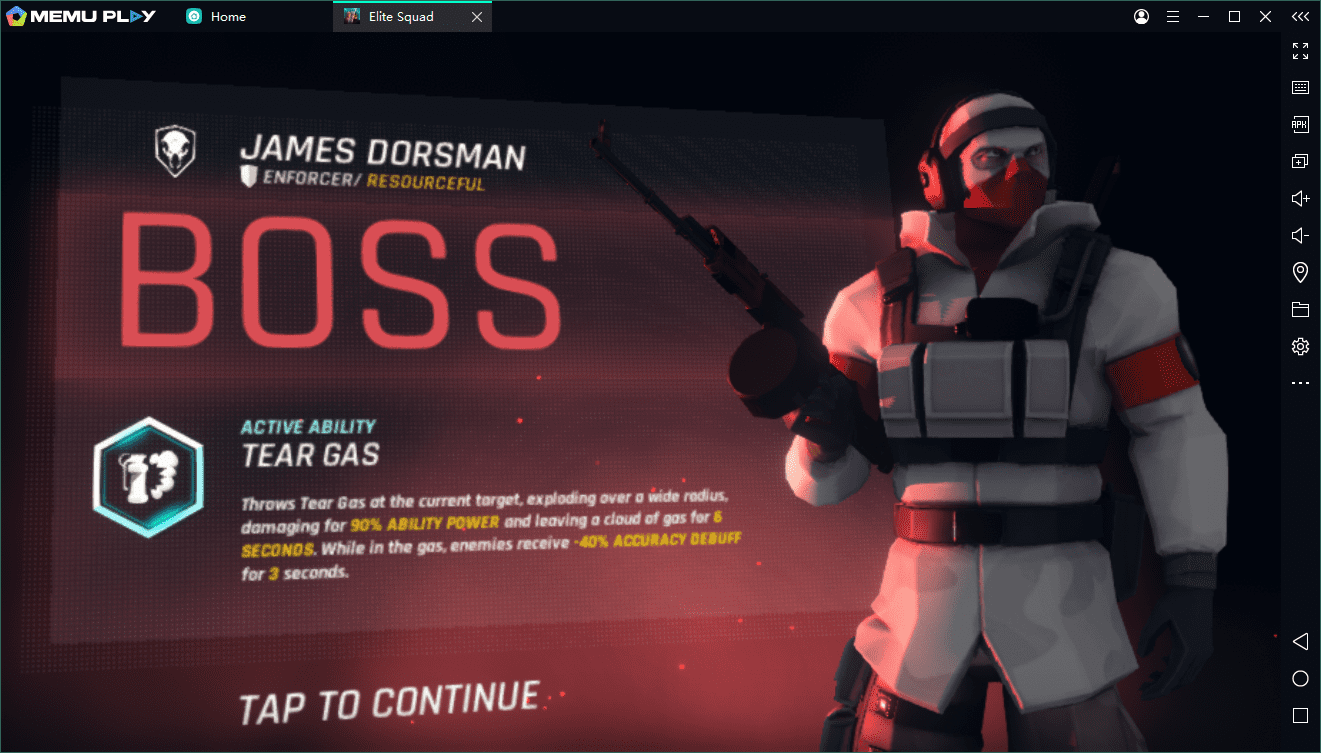Minimize the MEmu Play window
Image resolution: width=1321 pixels, height=753 pixels.
(x=1204, y=17)
